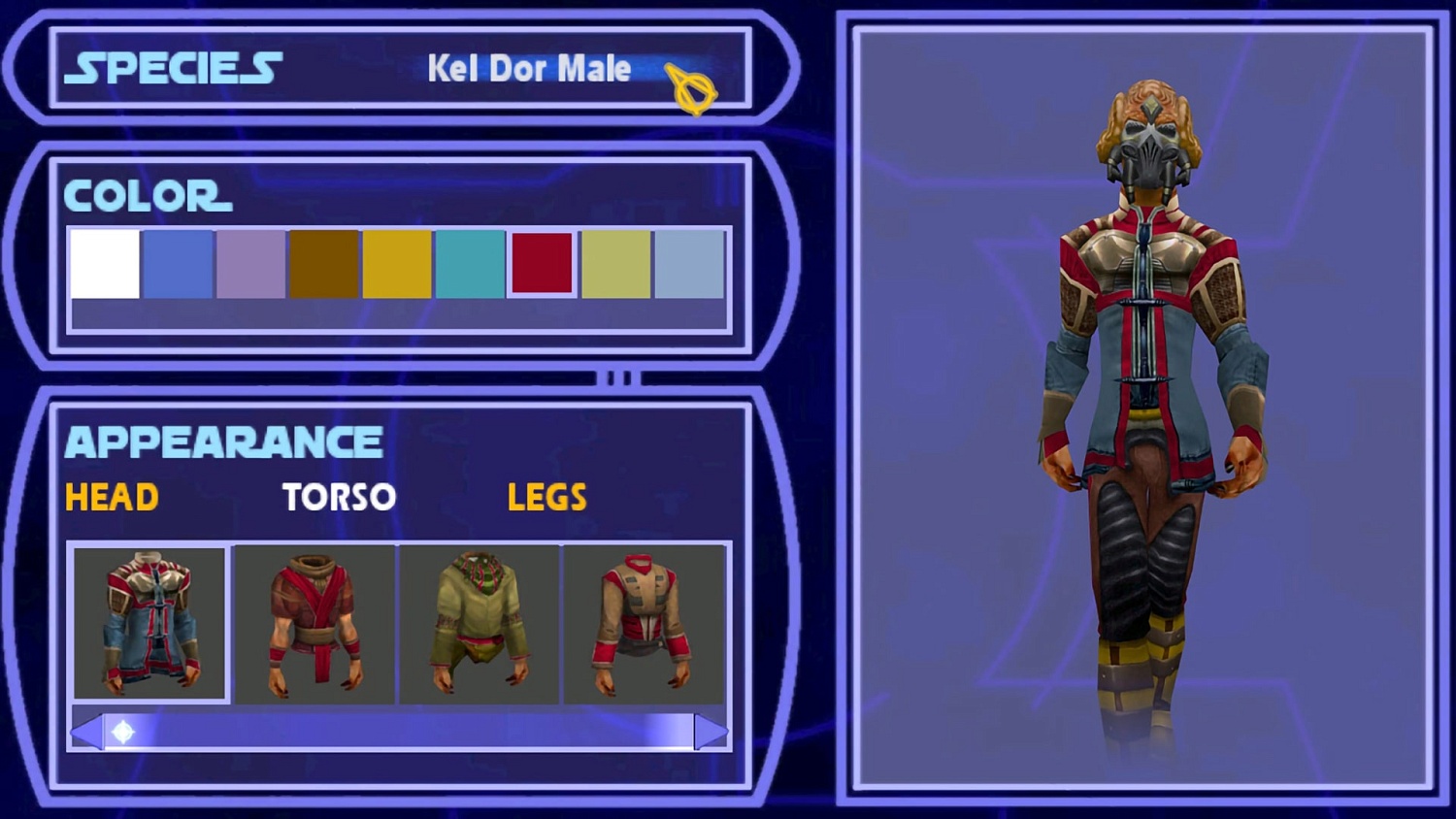Select the teal color swatch

(471, 262)
